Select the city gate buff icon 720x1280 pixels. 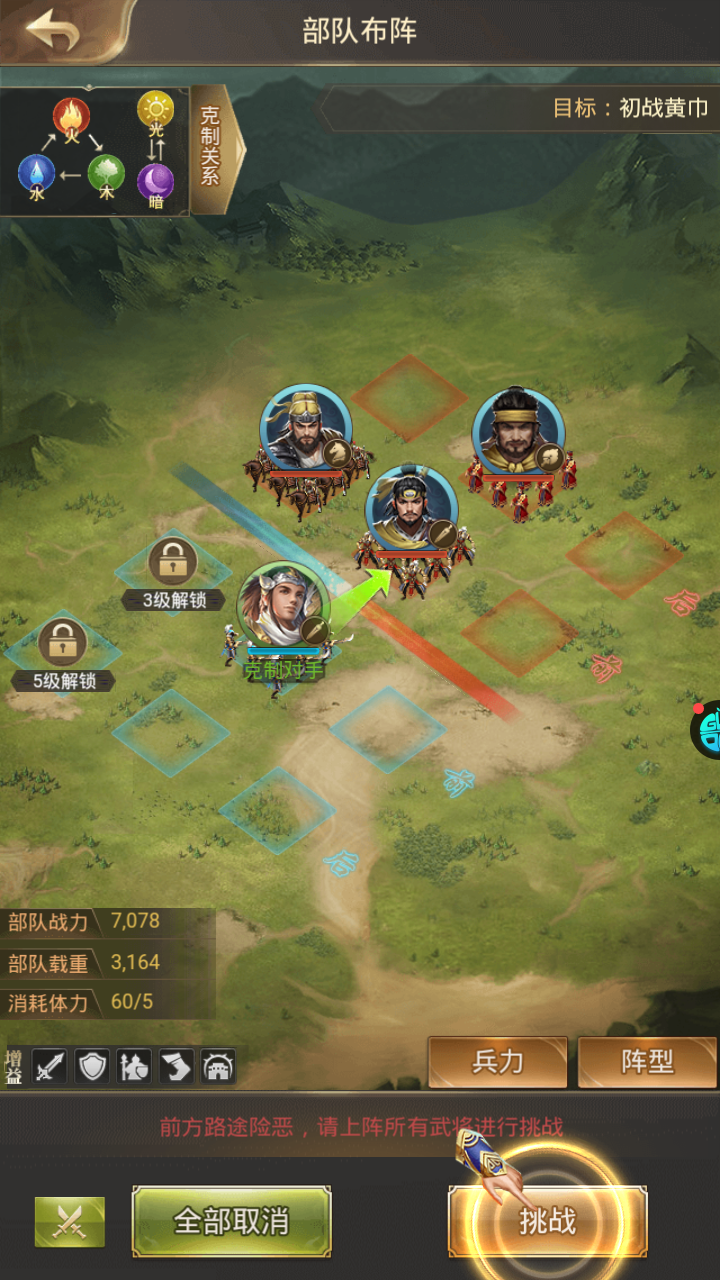pyautogui.click(x=218, y=1067)
